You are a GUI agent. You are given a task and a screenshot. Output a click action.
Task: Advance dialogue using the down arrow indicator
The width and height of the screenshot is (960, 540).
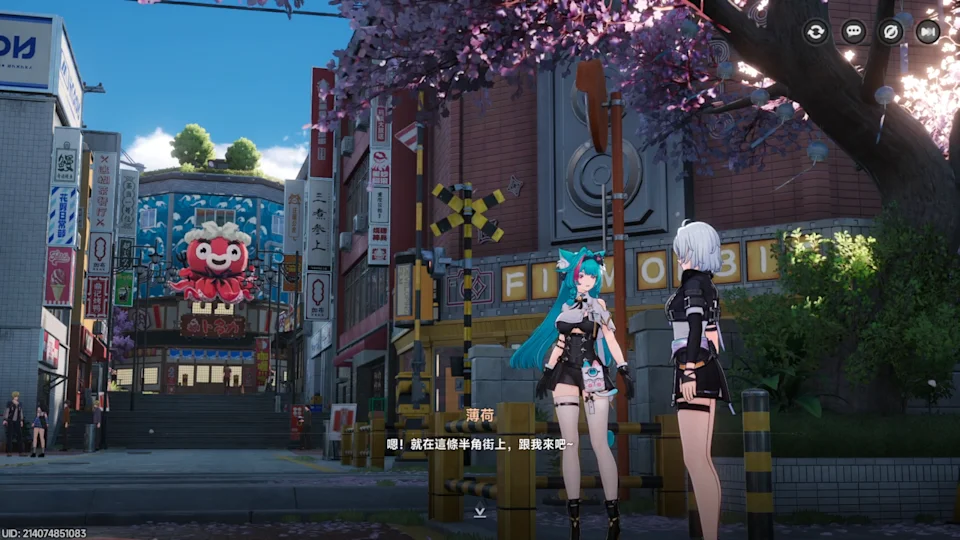coord(480,512)
